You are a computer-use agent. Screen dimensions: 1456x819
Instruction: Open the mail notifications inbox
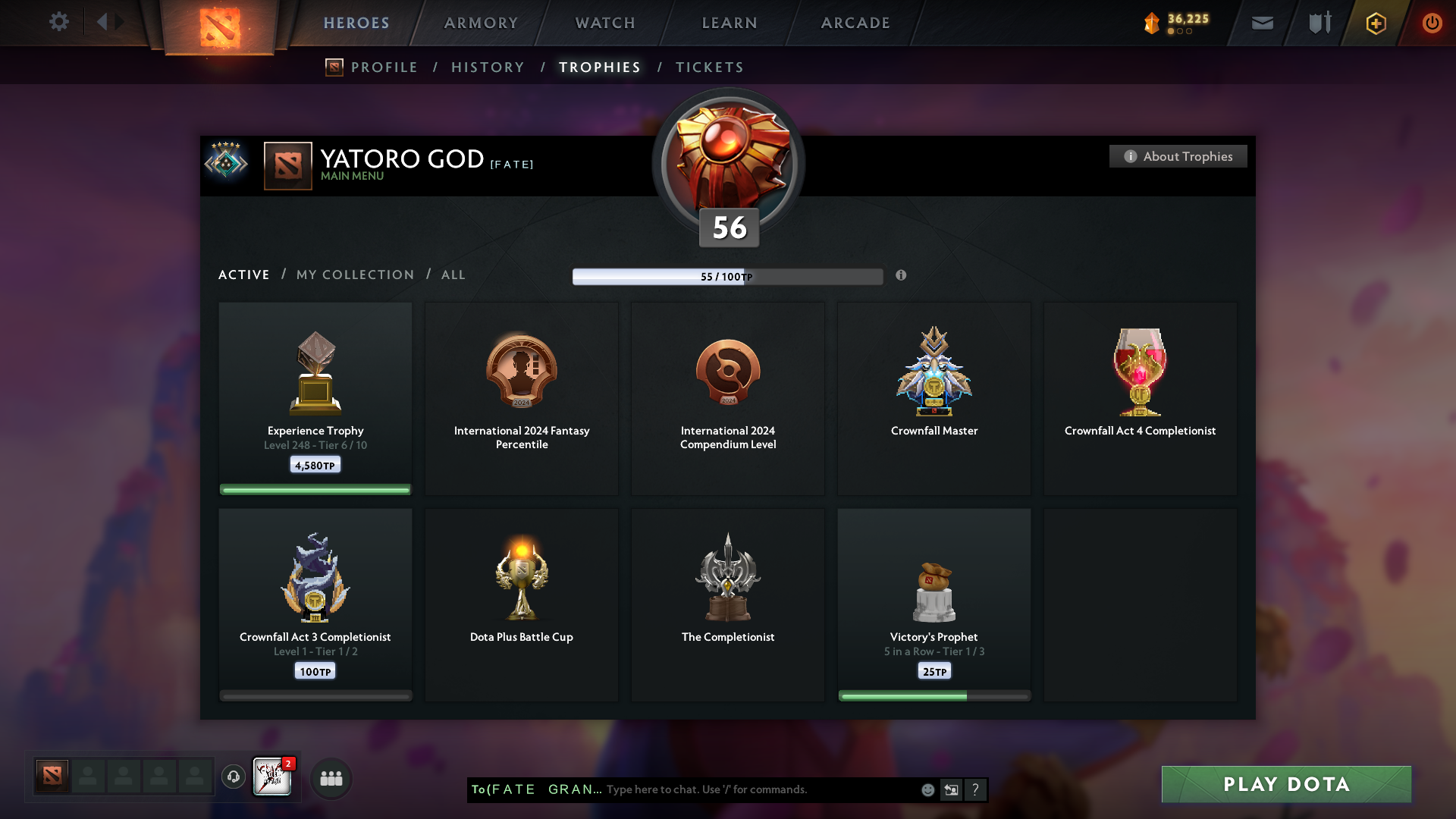(1261, 23)
